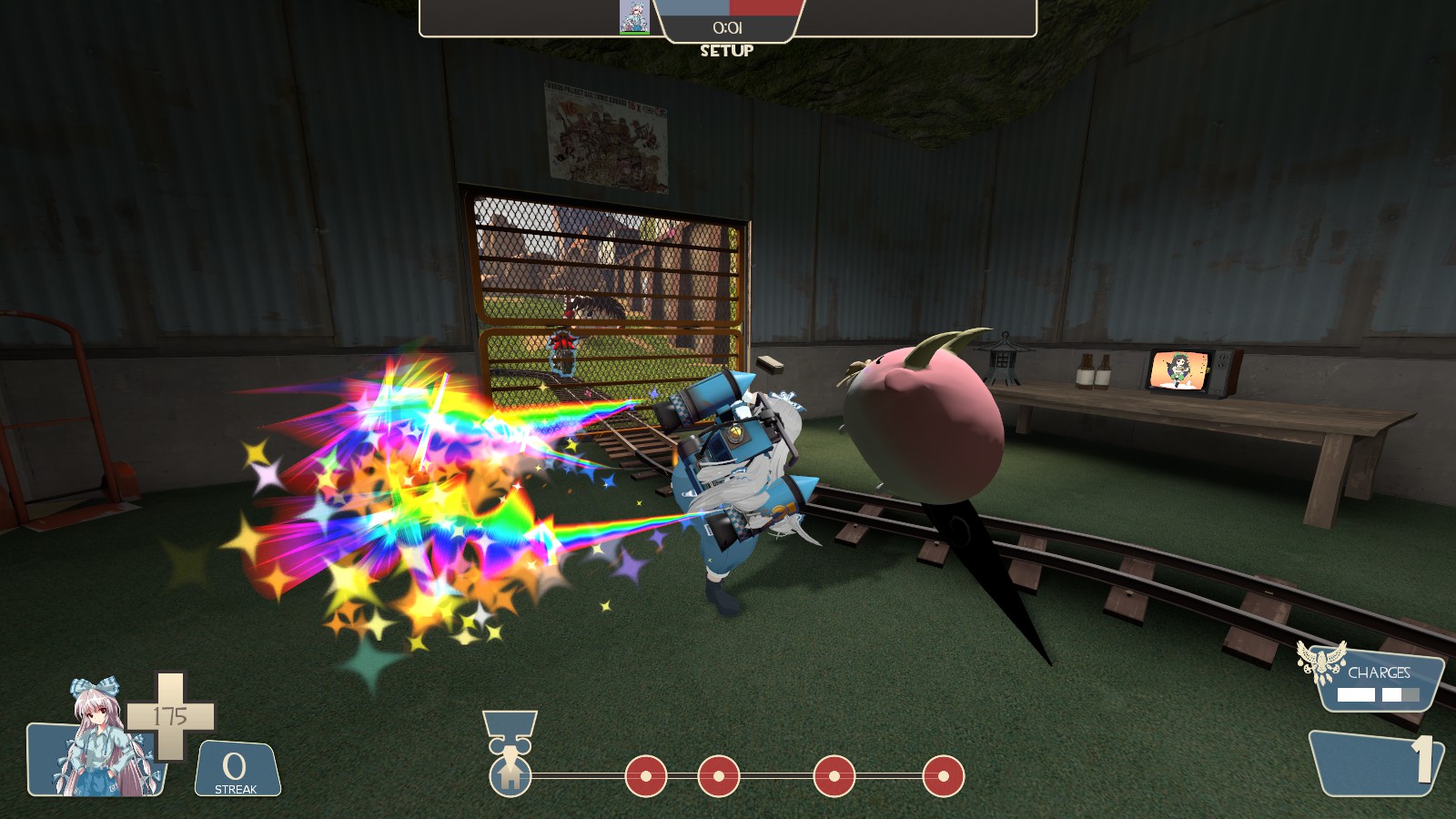Select the payload cart progress icon

tap(510, 774)
